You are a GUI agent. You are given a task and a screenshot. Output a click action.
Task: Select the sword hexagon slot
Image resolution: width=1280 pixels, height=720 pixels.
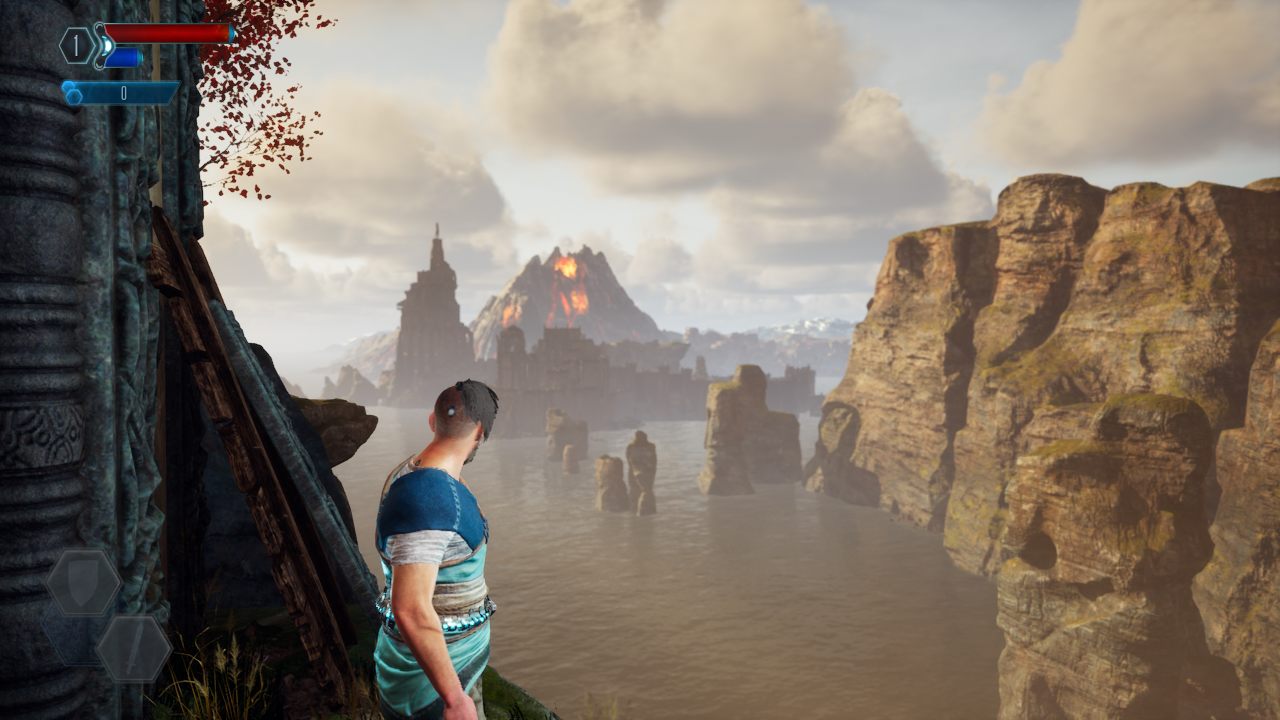click(134, 648)
